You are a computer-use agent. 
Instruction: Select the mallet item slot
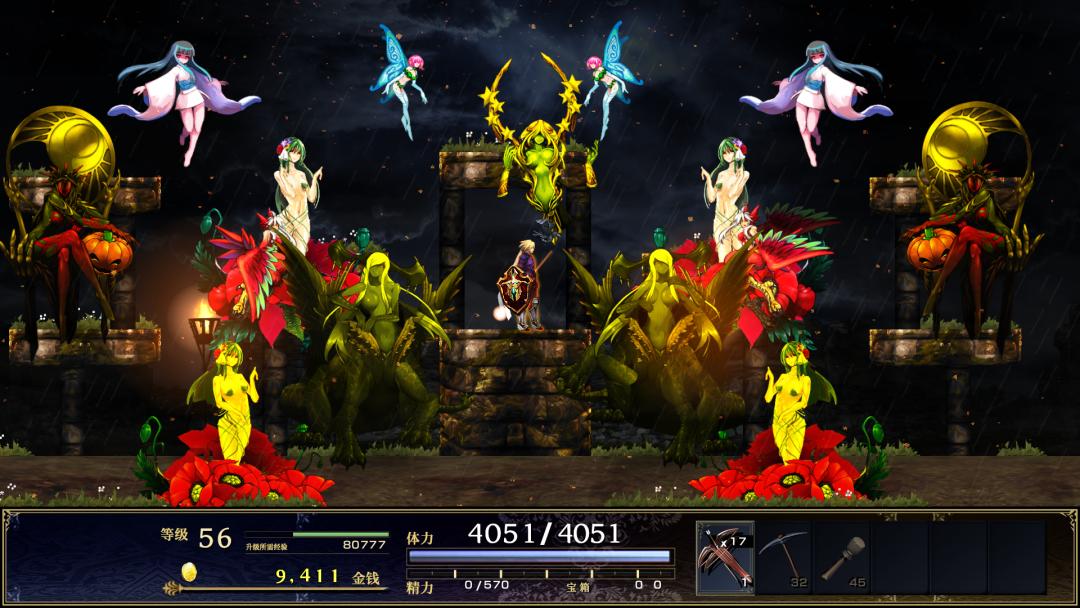pos(842,557)
